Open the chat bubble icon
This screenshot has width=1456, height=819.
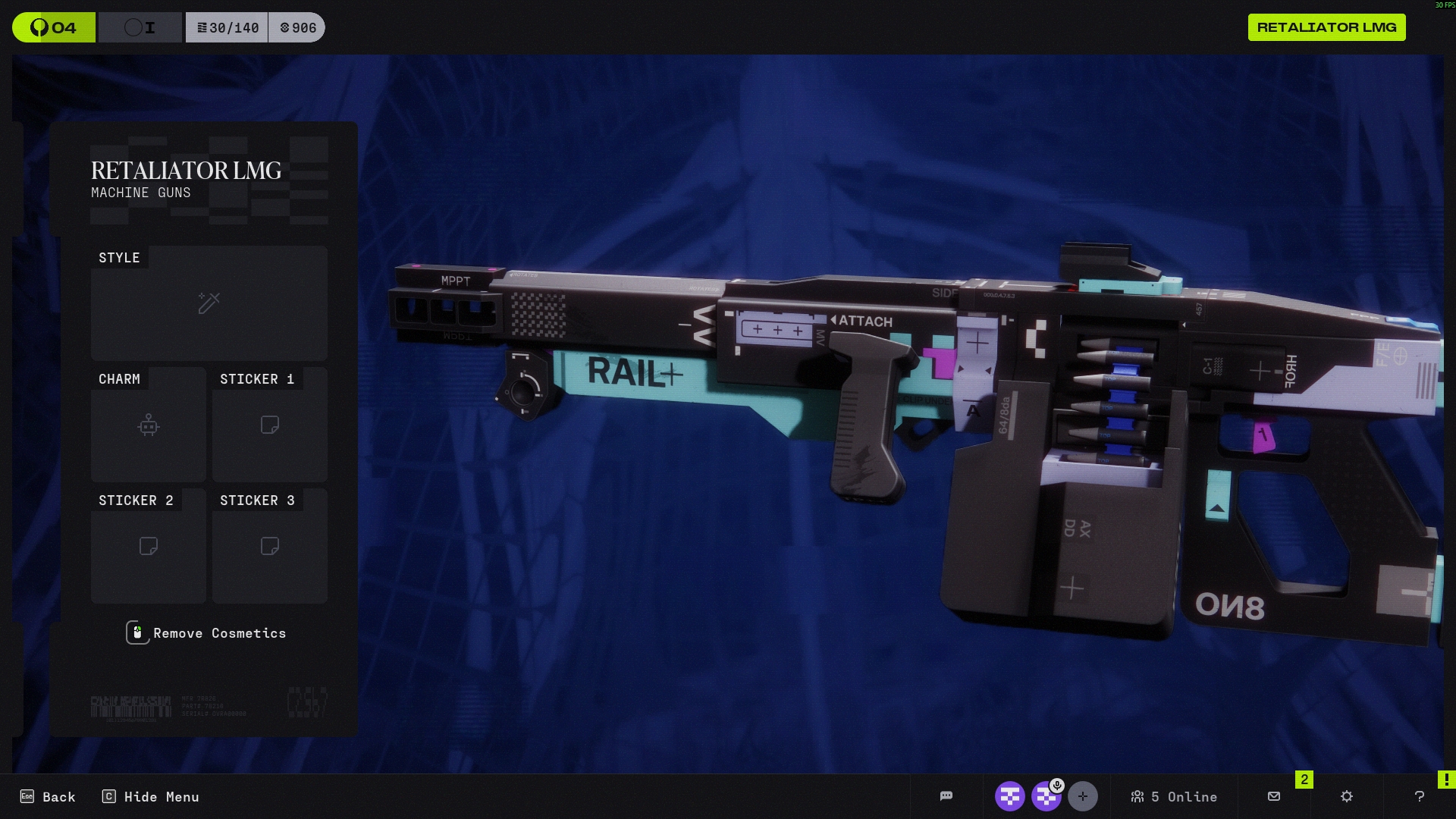click(x=946, y=796)
